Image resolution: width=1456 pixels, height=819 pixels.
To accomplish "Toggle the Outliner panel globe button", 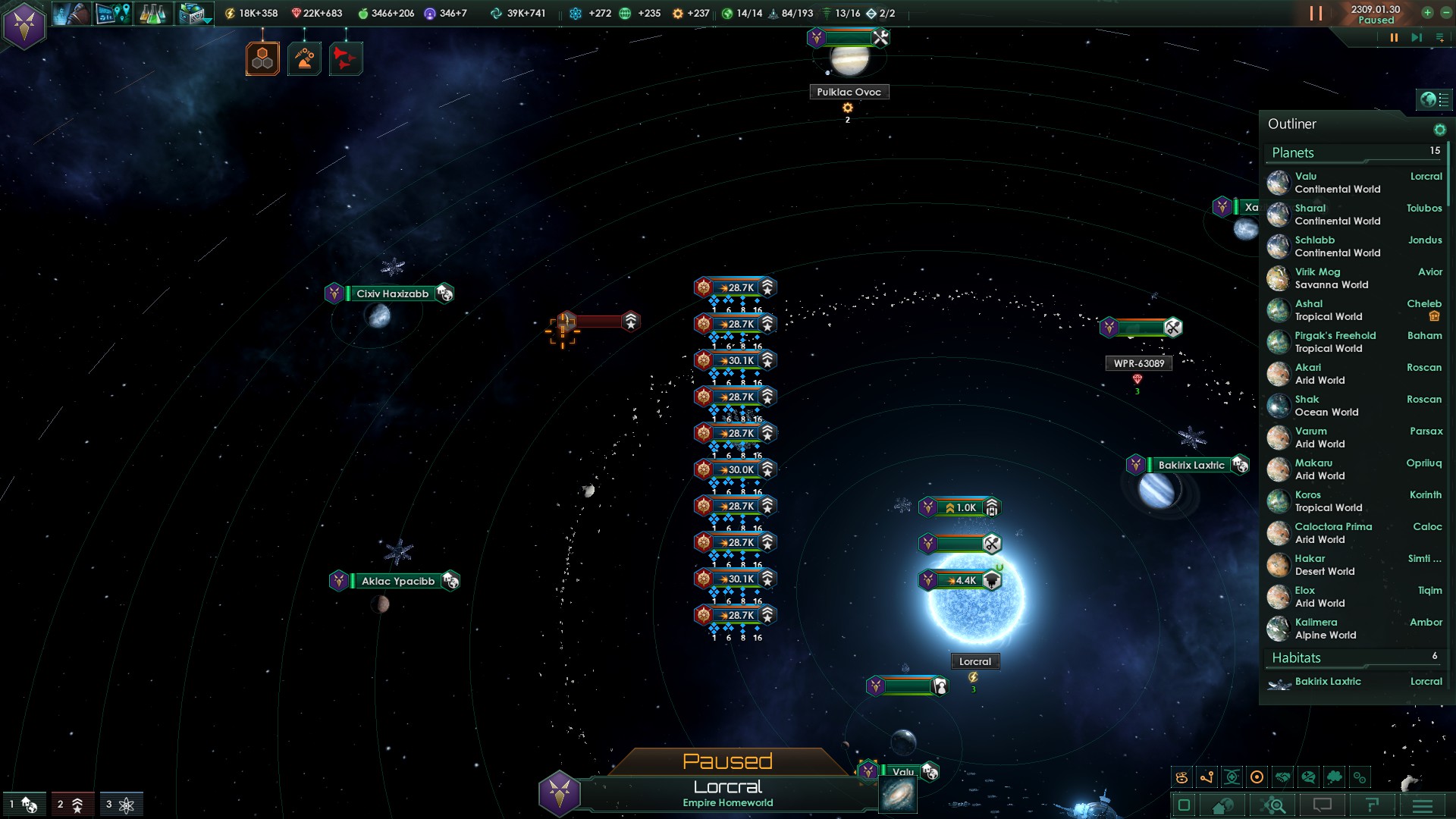I will [x=1428, y=99].
